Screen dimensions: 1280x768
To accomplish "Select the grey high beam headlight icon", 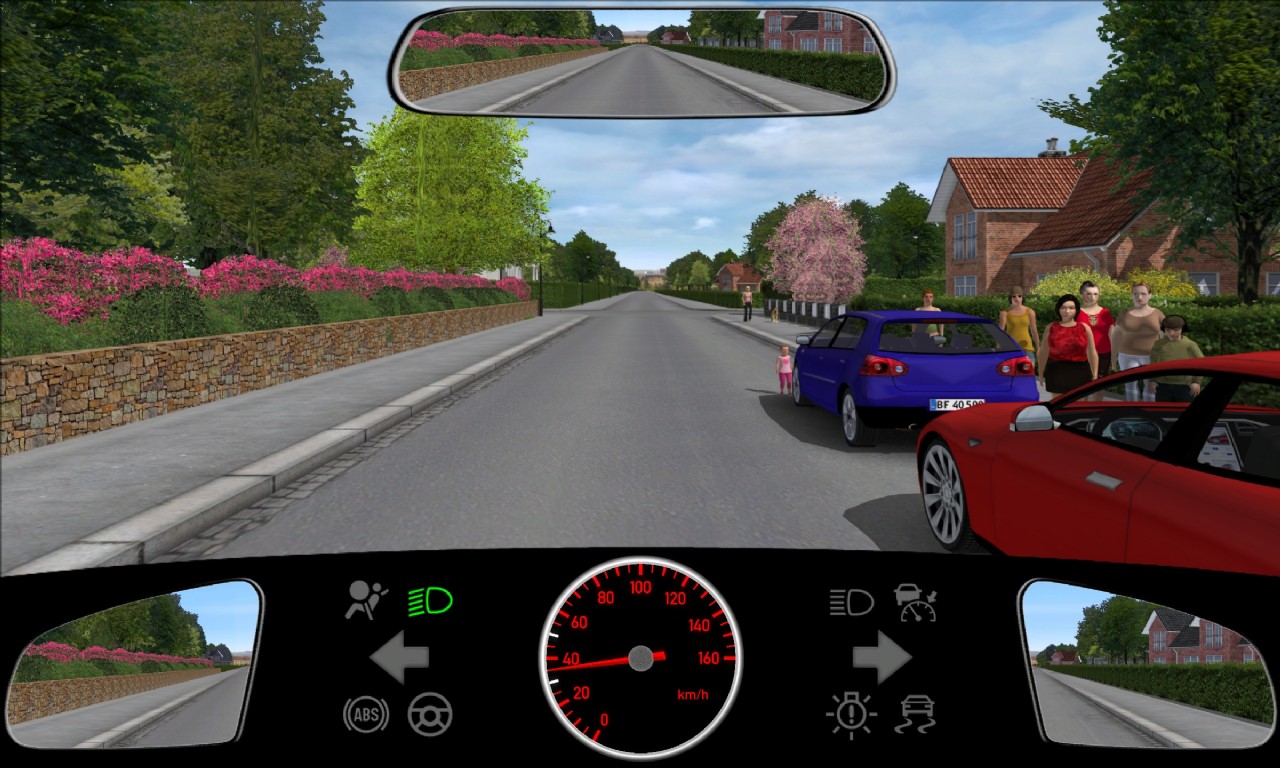I will click(851, 602).
